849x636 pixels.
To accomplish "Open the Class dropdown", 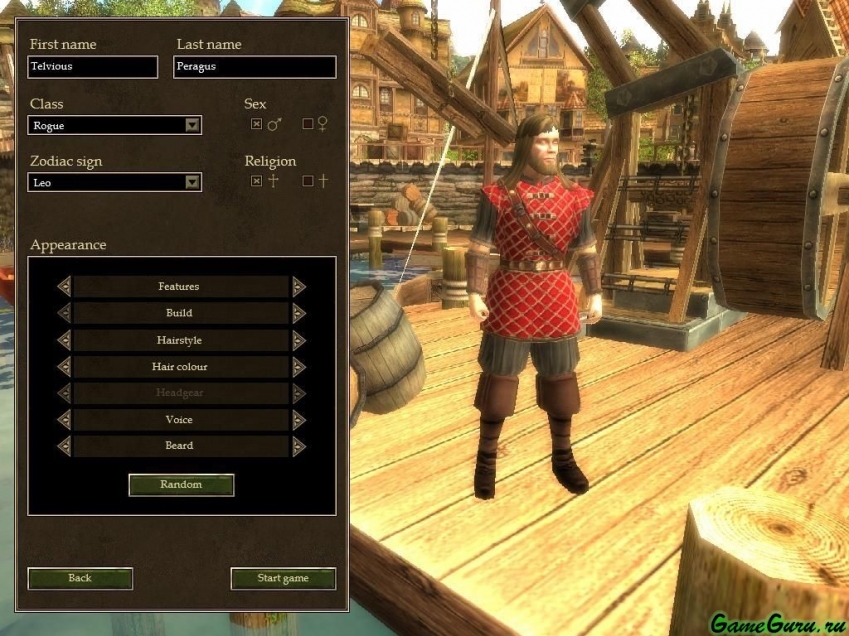I will click(x=192, y=126).
